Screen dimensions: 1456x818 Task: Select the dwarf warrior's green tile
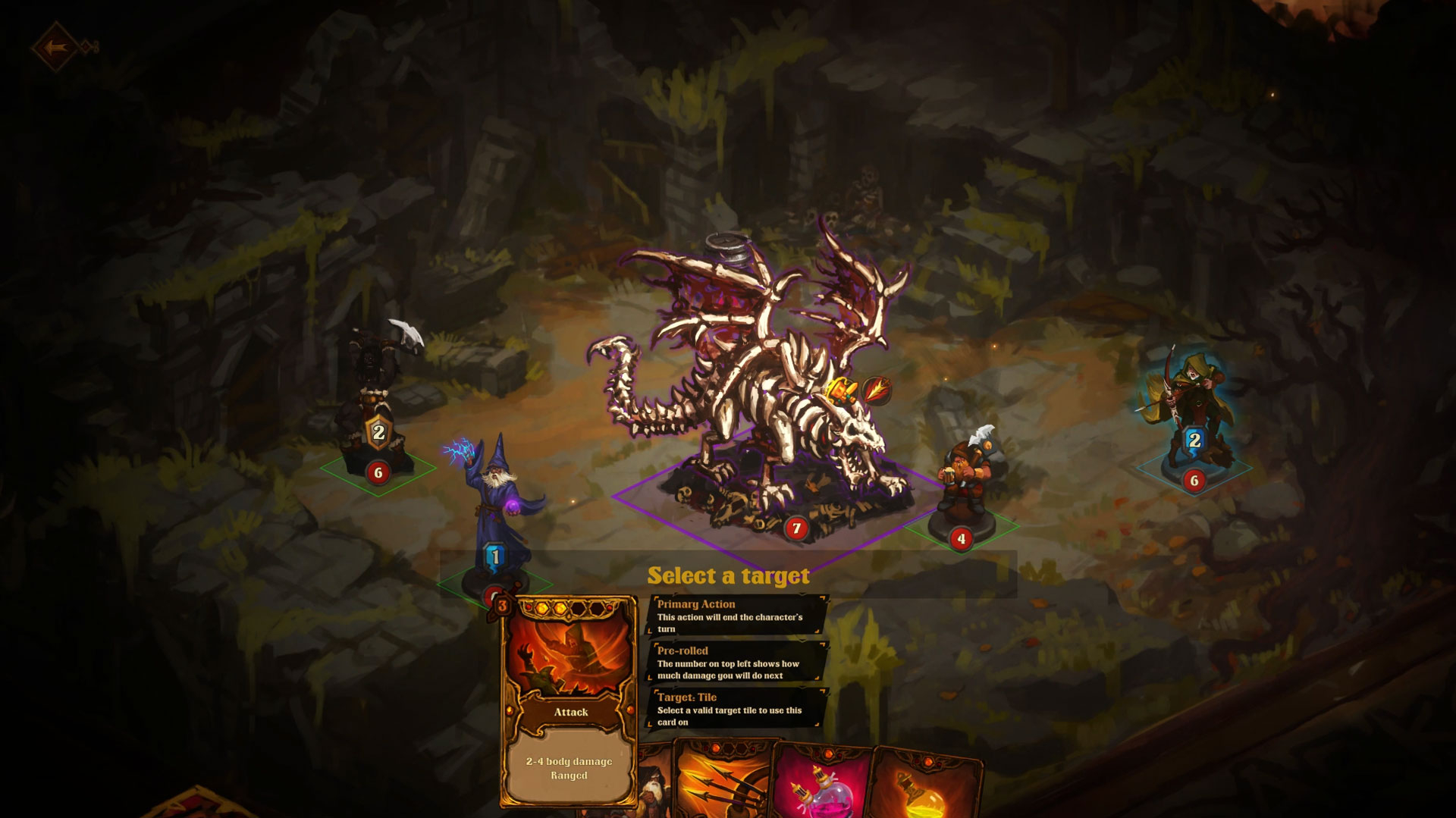pyautogui.click(x=963, y=531)
